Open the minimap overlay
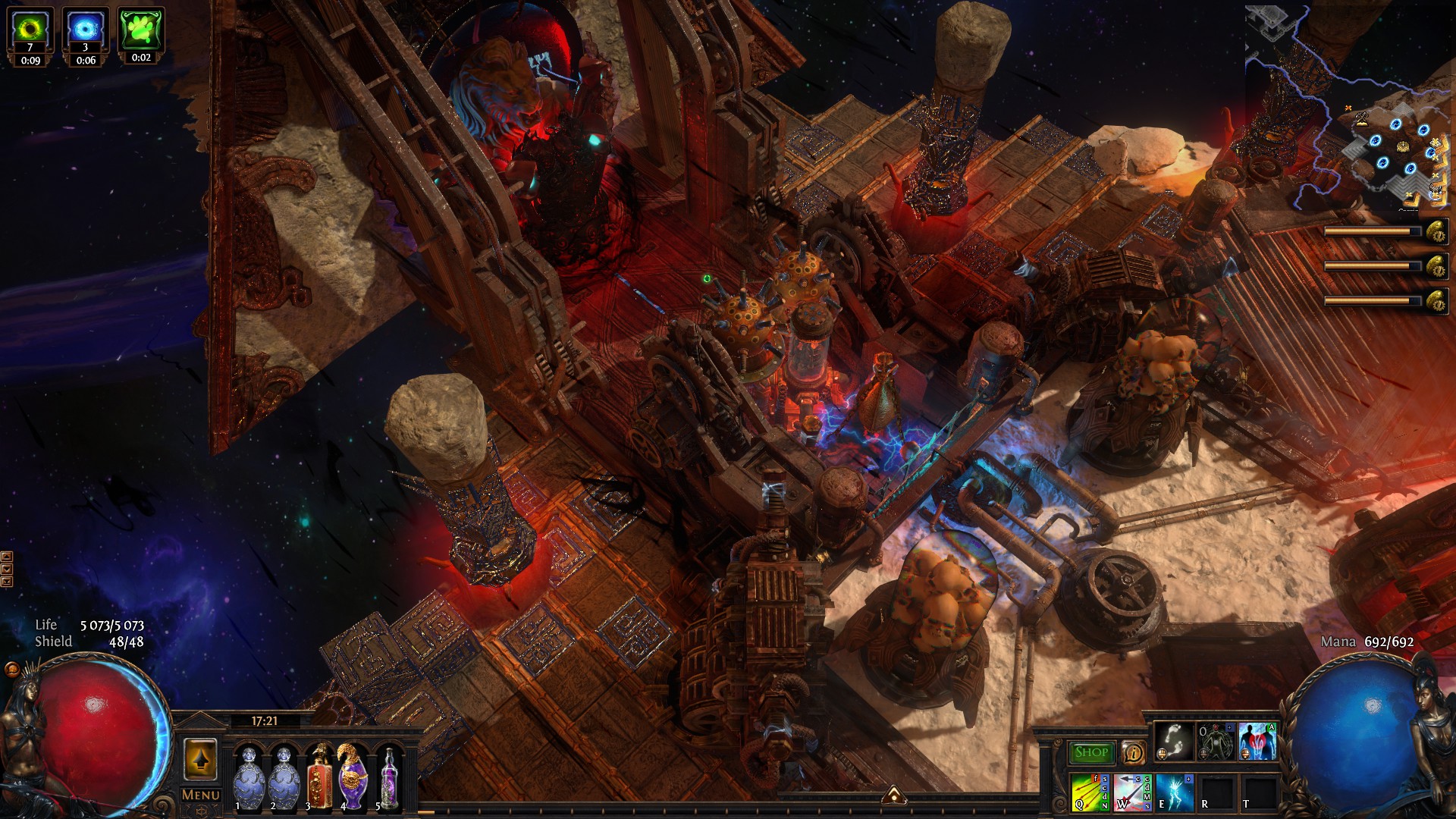 pos(1348,106)
